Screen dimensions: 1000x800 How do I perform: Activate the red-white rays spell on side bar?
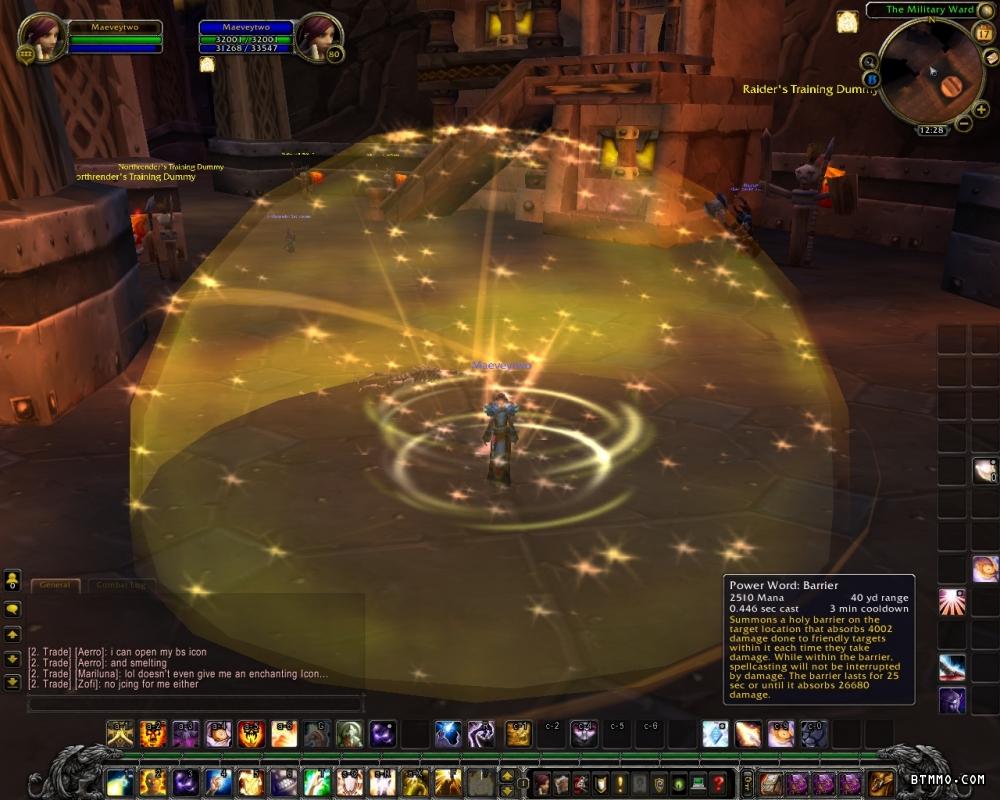tap(952, 602)
